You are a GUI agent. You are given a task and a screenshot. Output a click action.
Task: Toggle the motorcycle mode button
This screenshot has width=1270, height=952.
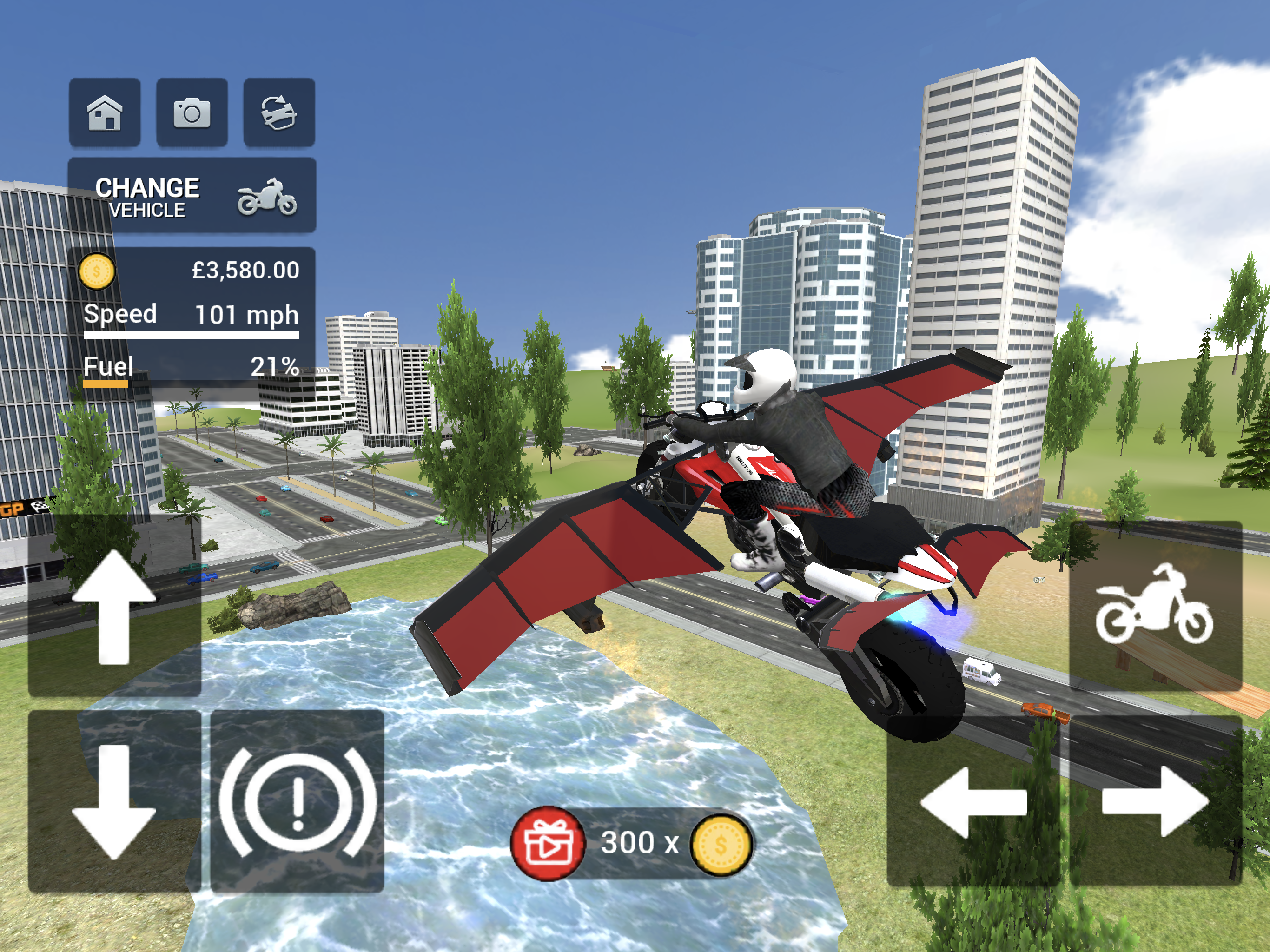pyautogui.click(x=1155, y=606)
